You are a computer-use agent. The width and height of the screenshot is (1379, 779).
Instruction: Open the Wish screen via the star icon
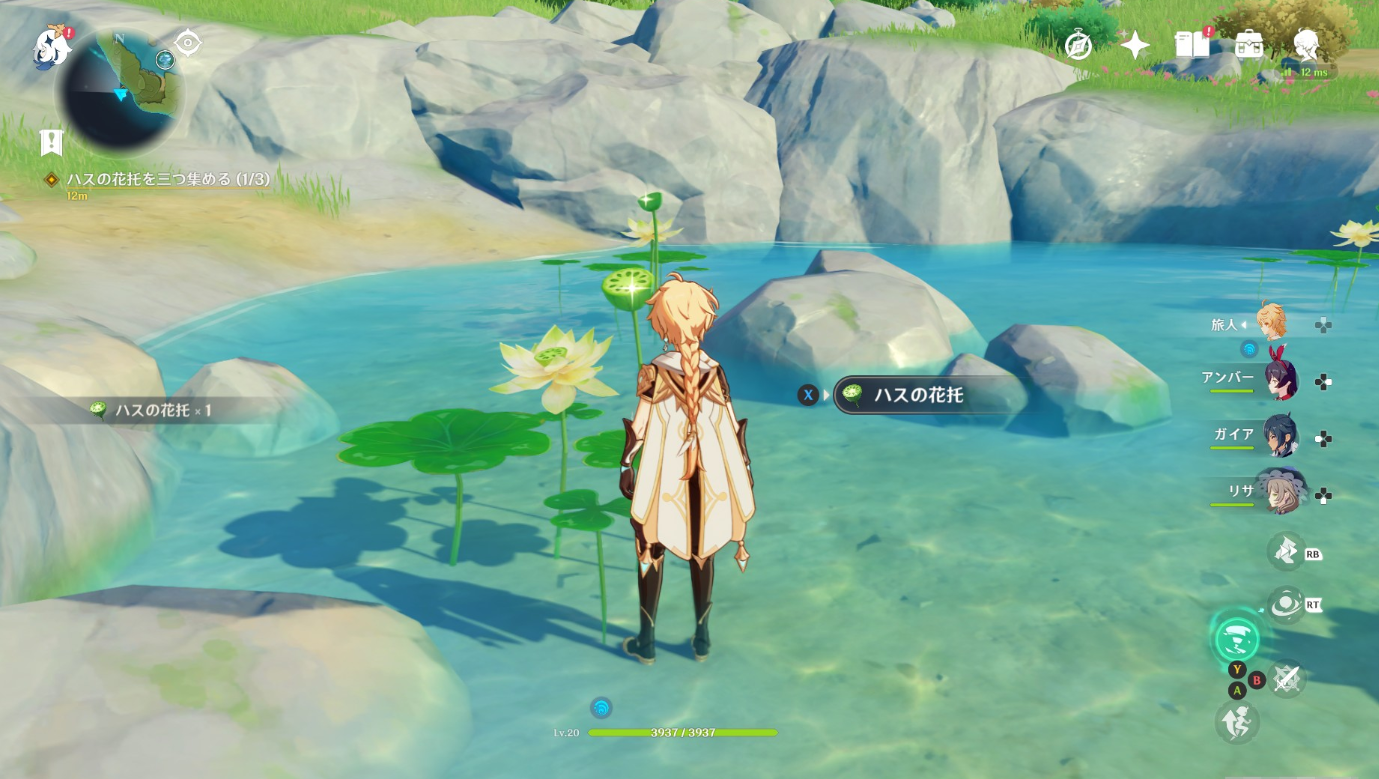pyautogui.click(x=1135, y=44)
